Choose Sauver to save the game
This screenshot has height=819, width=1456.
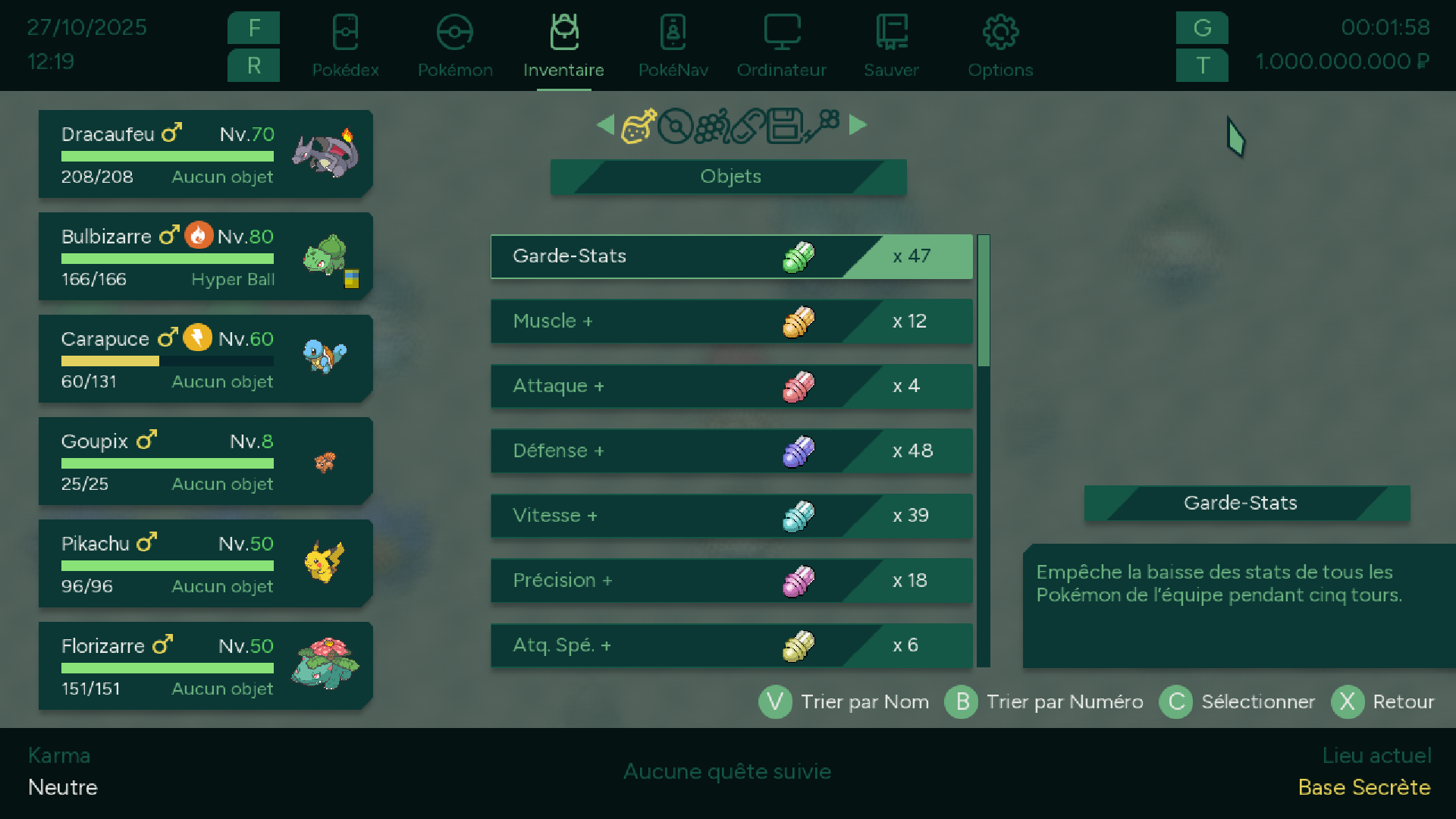[x=891, y=46]
